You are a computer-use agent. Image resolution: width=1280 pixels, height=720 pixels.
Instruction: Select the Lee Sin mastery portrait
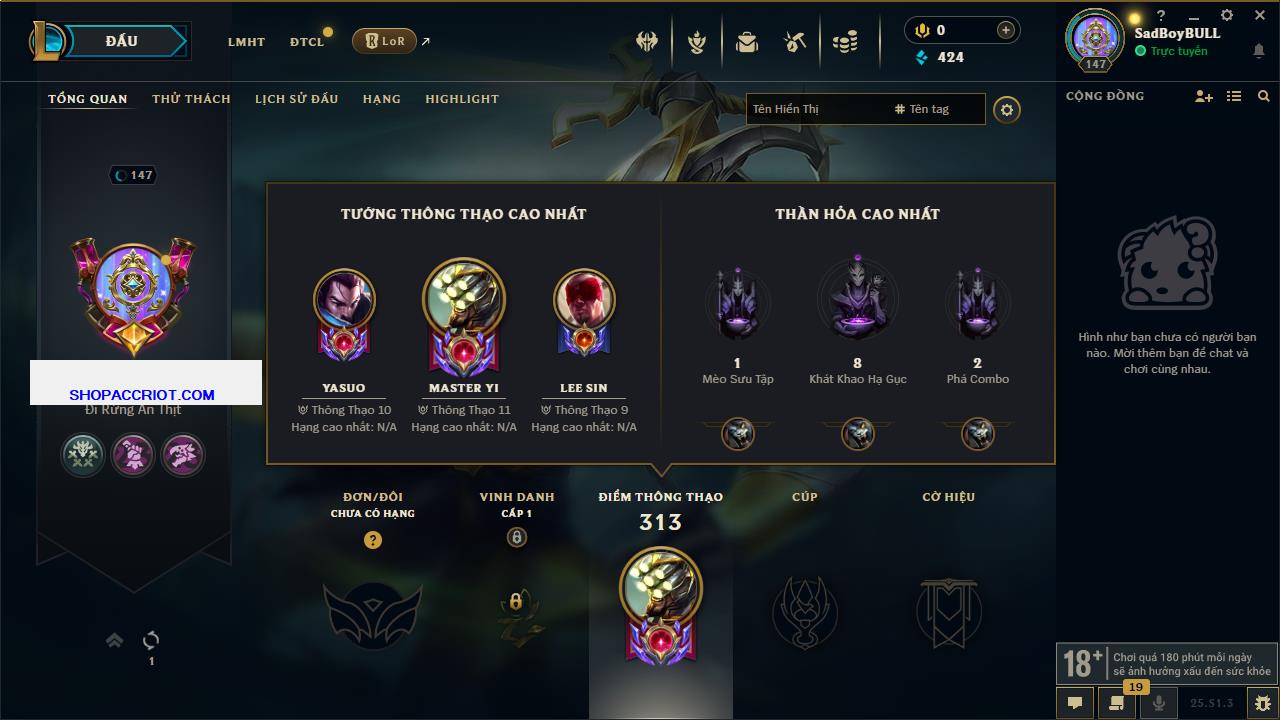[584, 300]
